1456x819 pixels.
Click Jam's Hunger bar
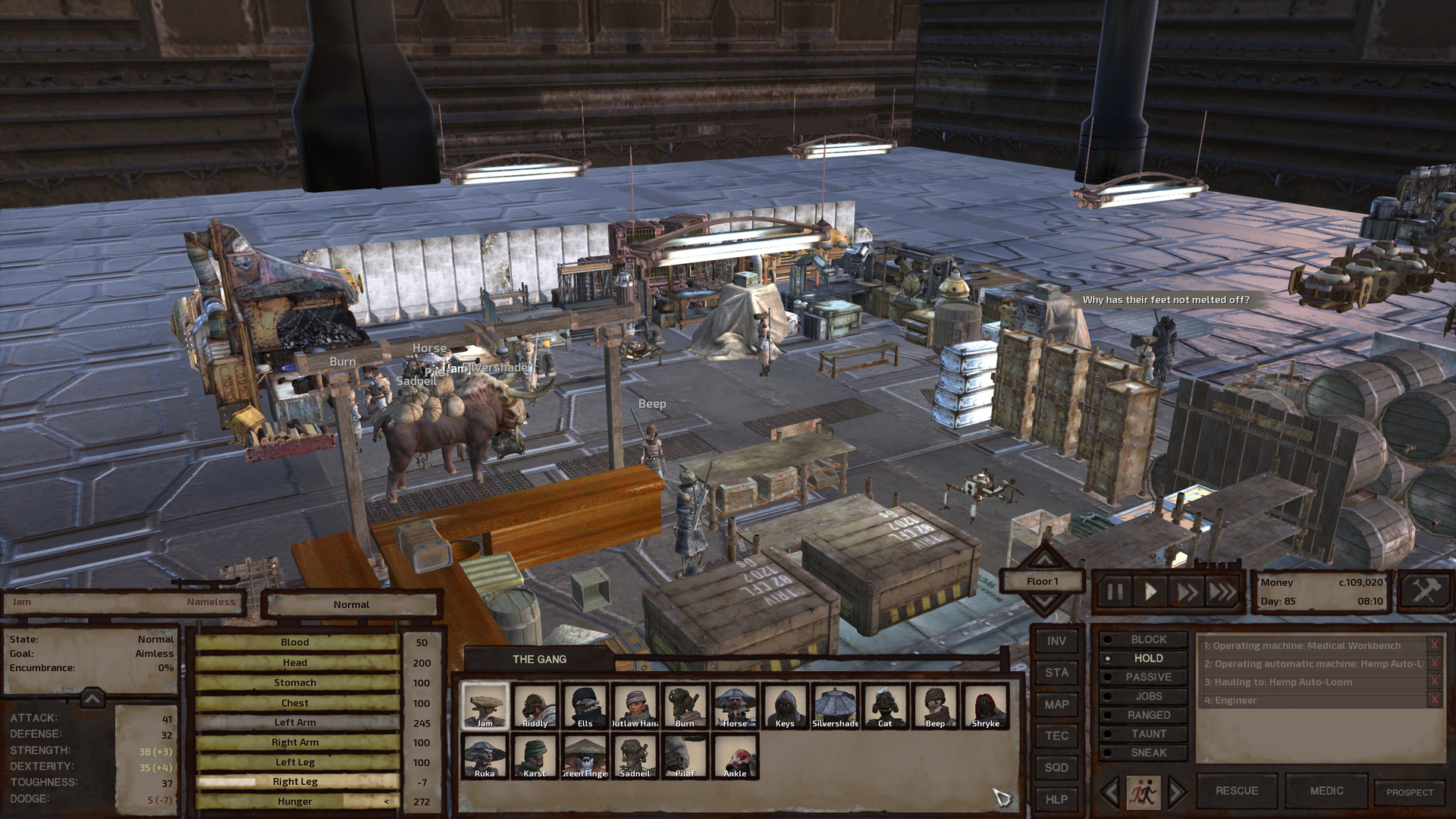296,801
